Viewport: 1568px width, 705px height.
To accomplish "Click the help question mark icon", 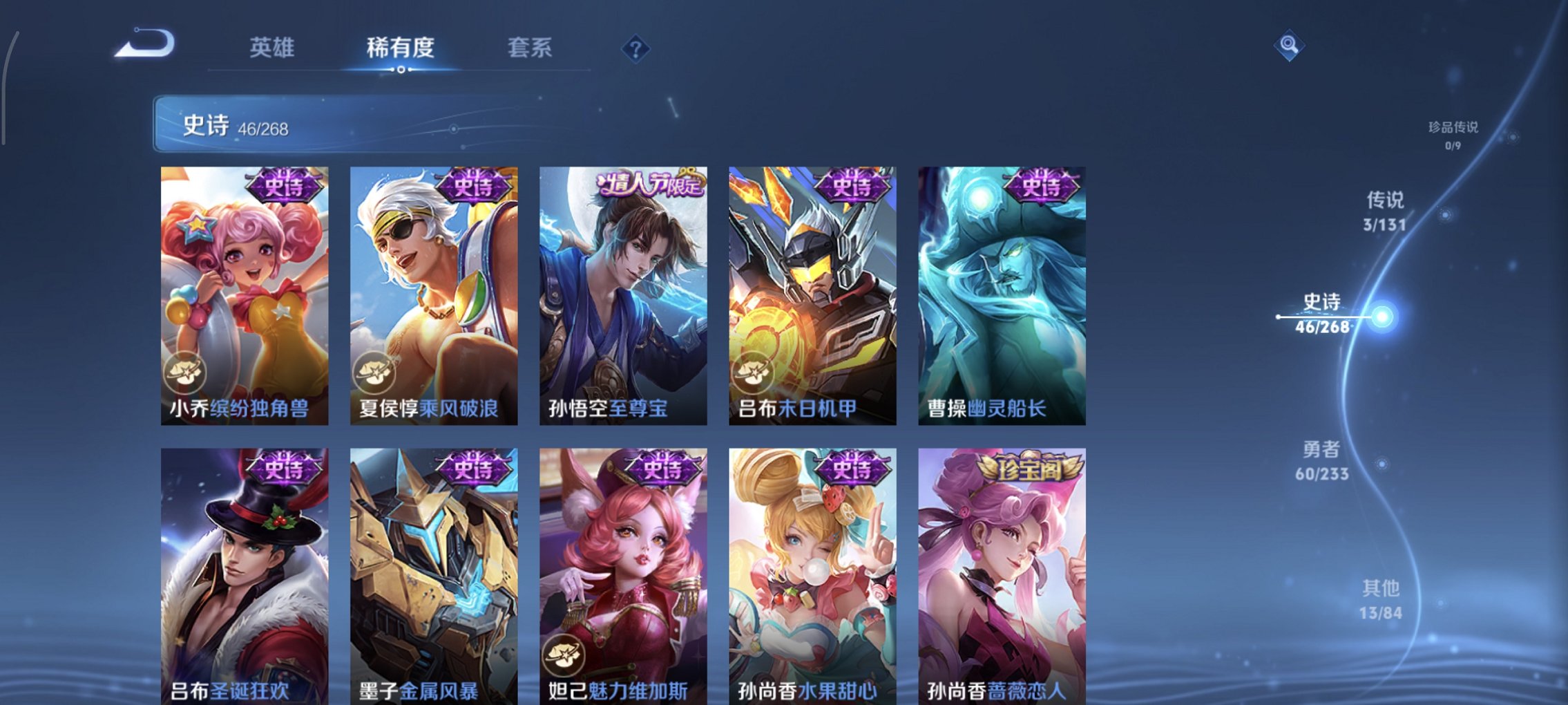I will click(637, 48).
